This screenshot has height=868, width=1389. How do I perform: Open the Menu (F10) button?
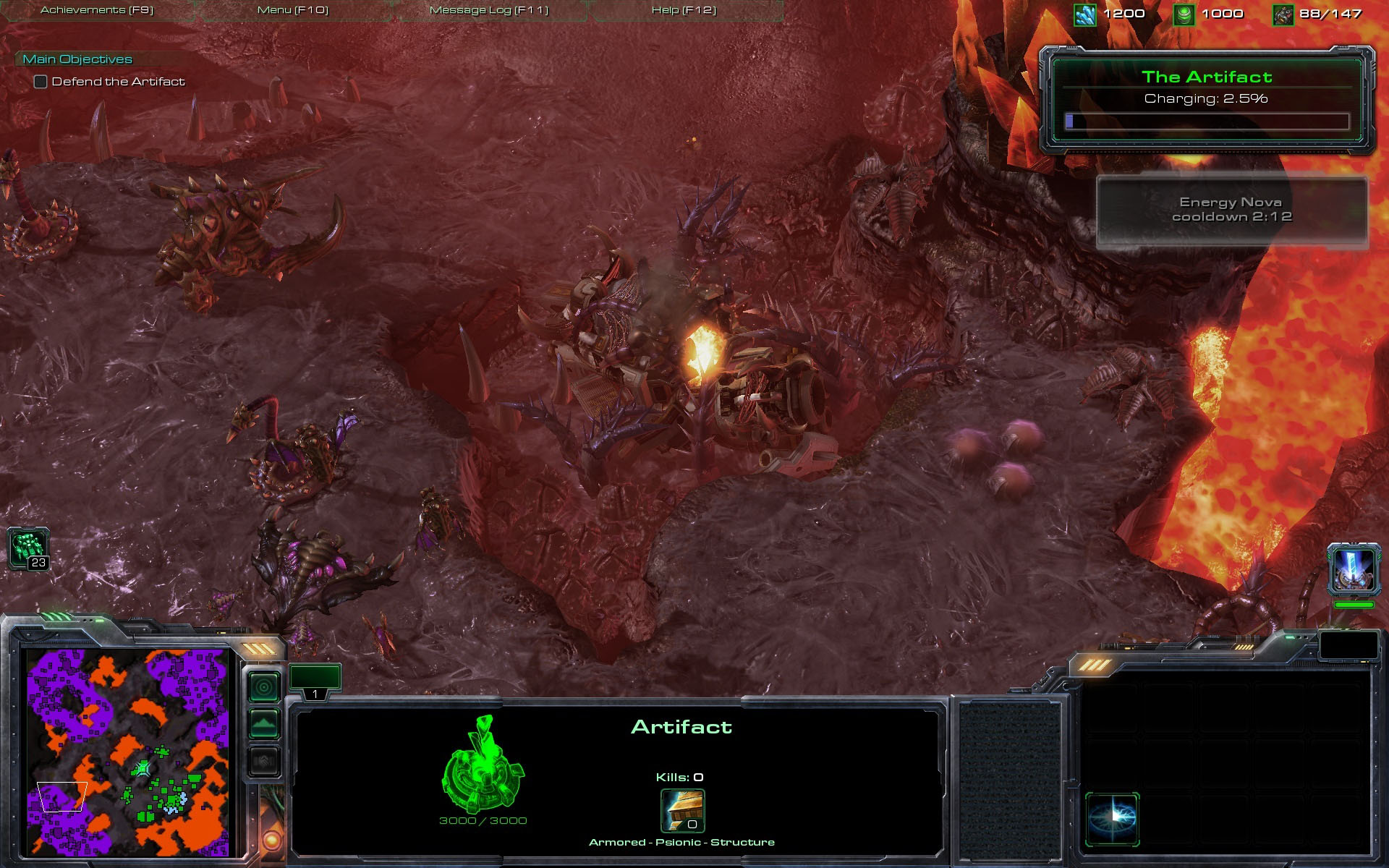(x=293, y=10)
